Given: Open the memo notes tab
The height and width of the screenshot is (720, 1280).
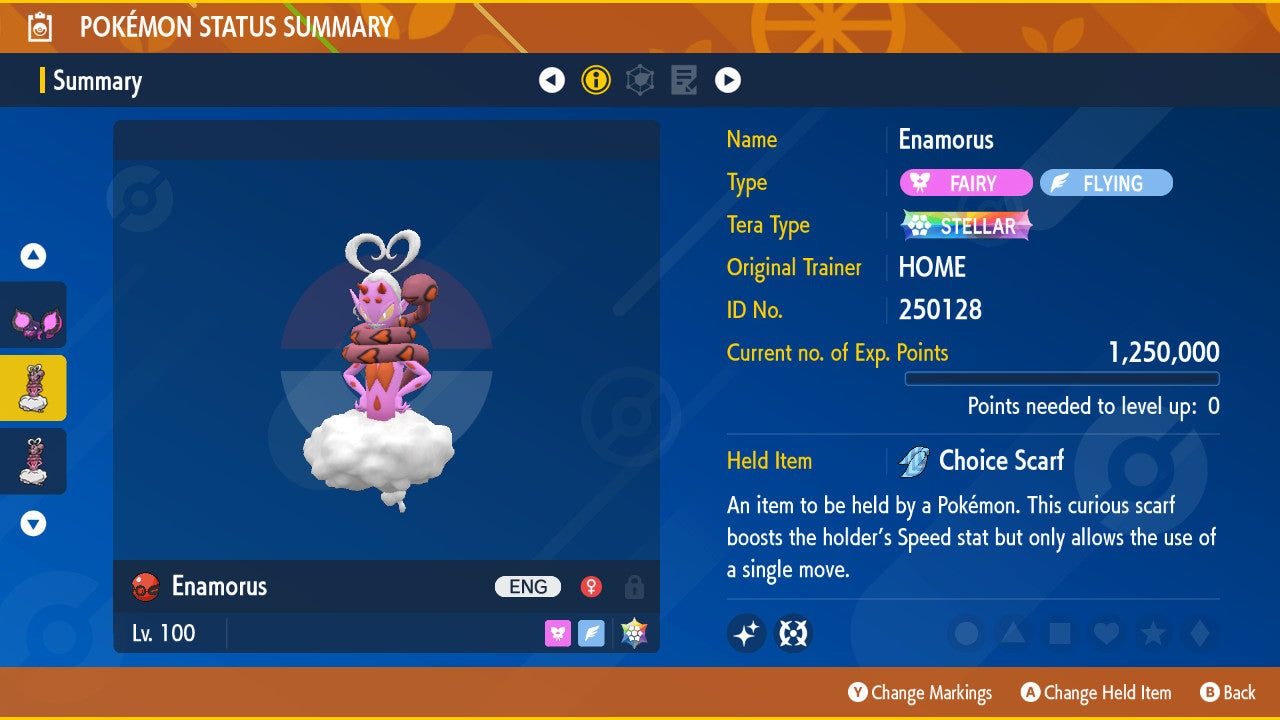Looking at the screenshot, I should click(684, 80).
